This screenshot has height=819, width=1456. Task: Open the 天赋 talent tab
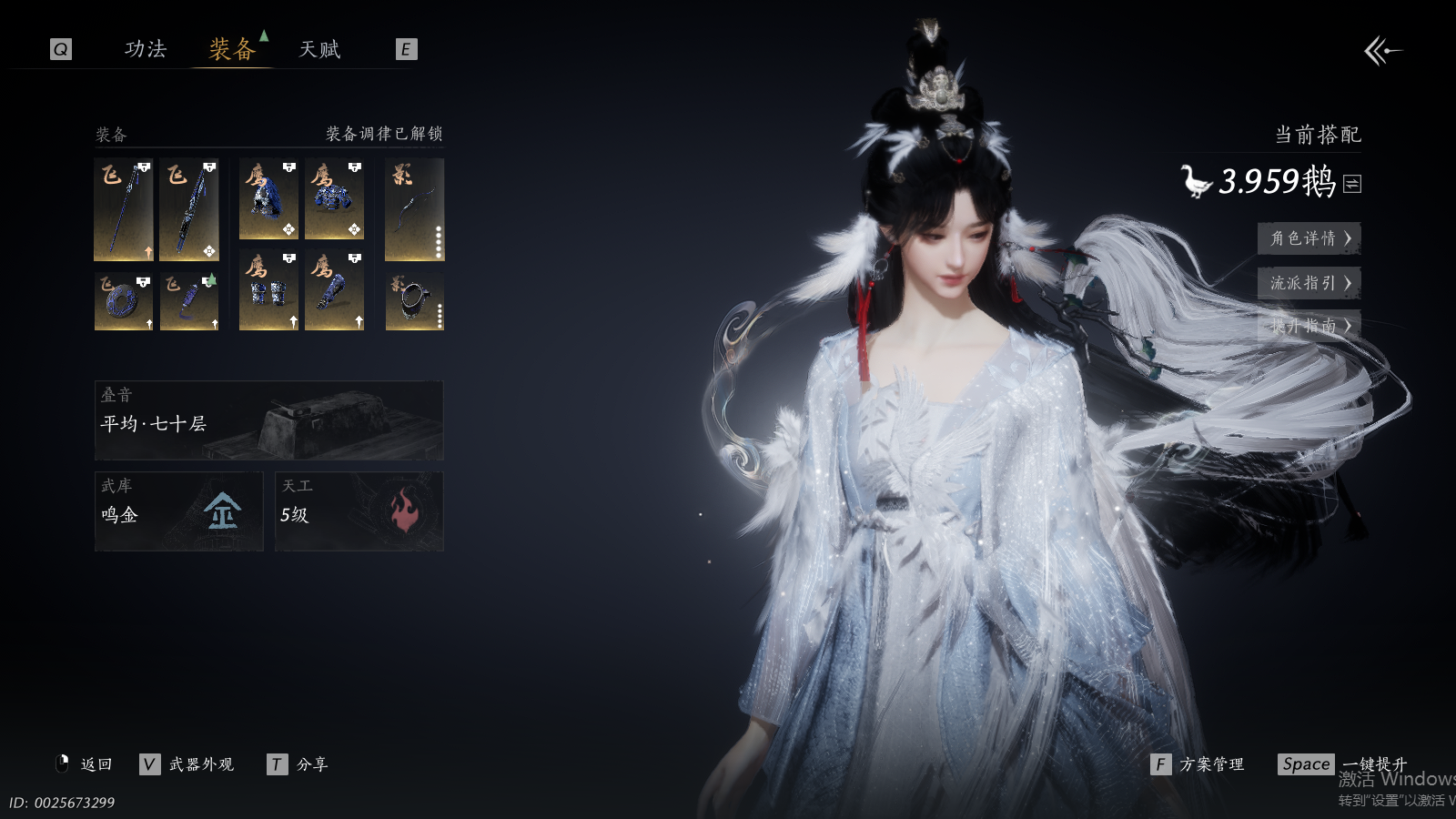(x=319, y=49)
